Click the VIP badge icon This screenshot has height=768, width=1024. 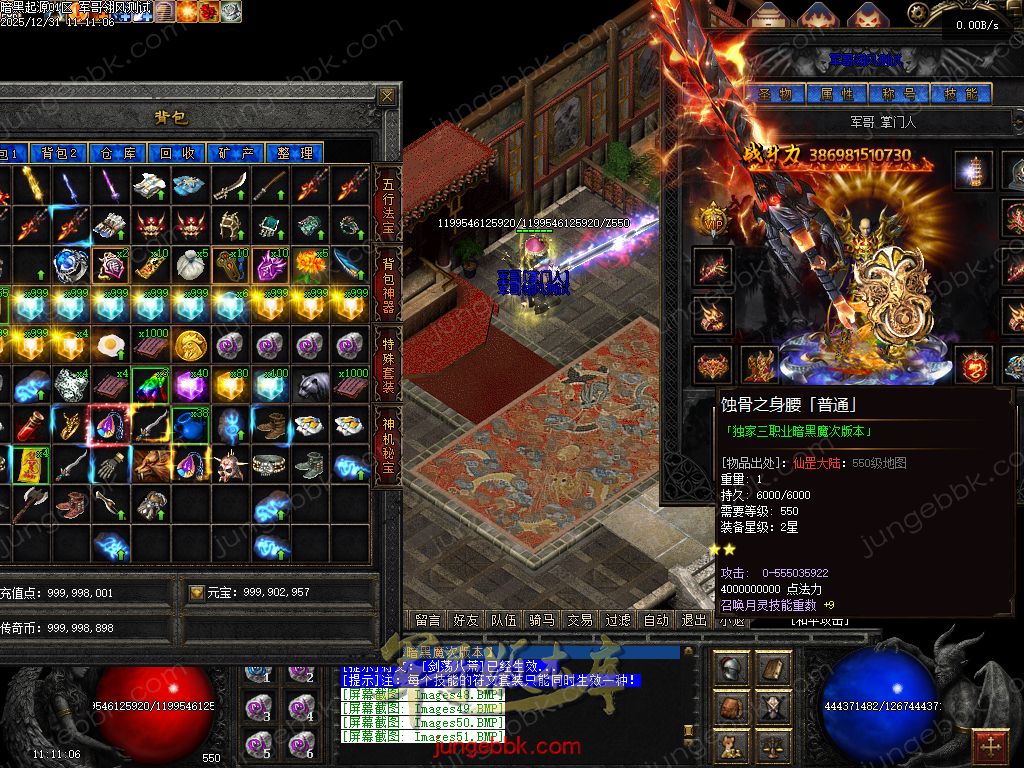pyautogui.click(x=712, y=219)
